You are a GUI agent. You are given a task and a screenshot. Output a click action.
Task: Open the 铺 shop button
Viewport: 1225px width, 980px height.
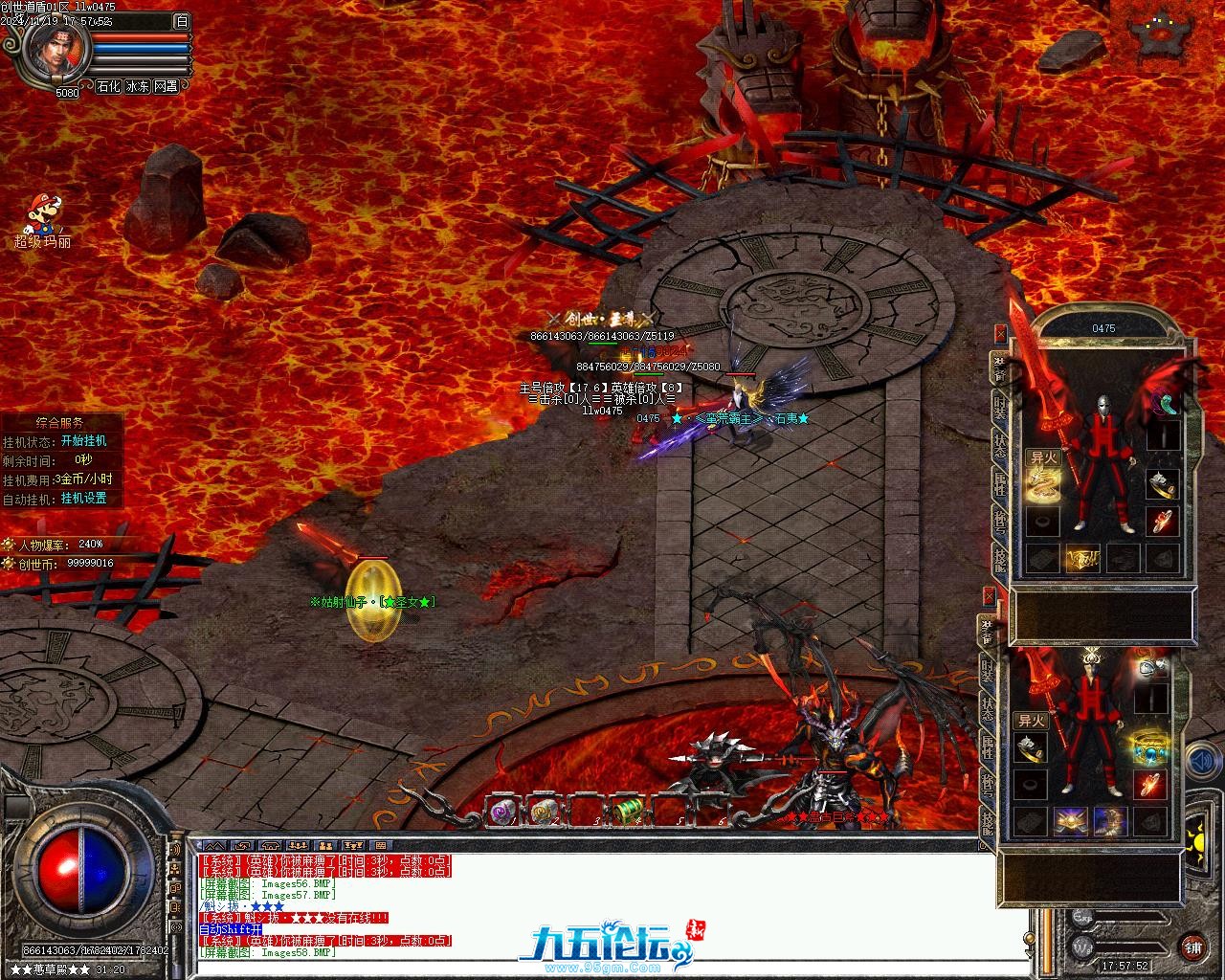tap(1192, 947)
